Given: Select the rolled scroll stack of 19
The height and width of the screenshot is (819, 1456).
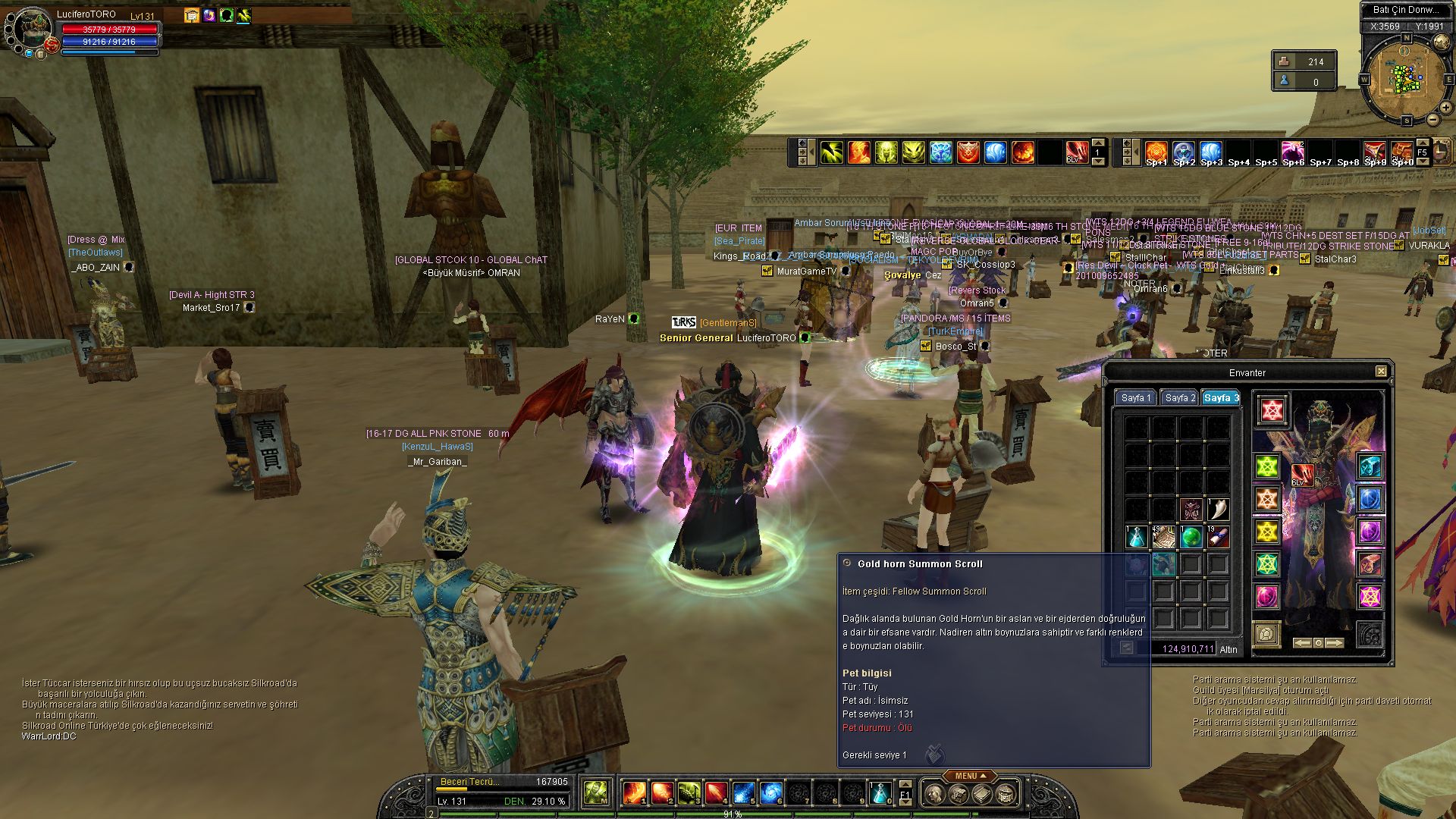Looking at the screenshot, I should click(x=1218, y=537).
